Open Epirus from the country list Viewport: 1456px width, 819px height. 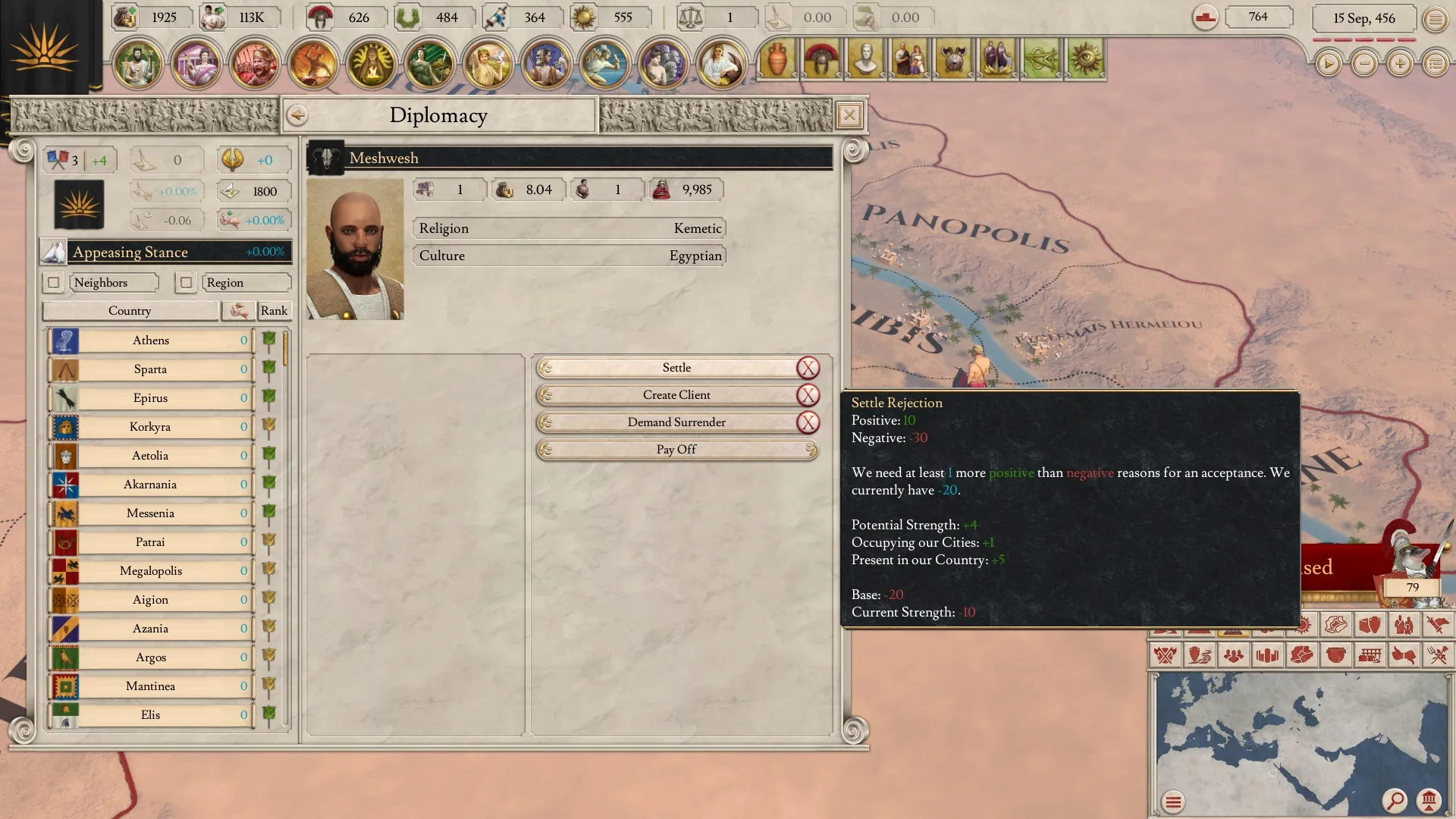(151, 398)
